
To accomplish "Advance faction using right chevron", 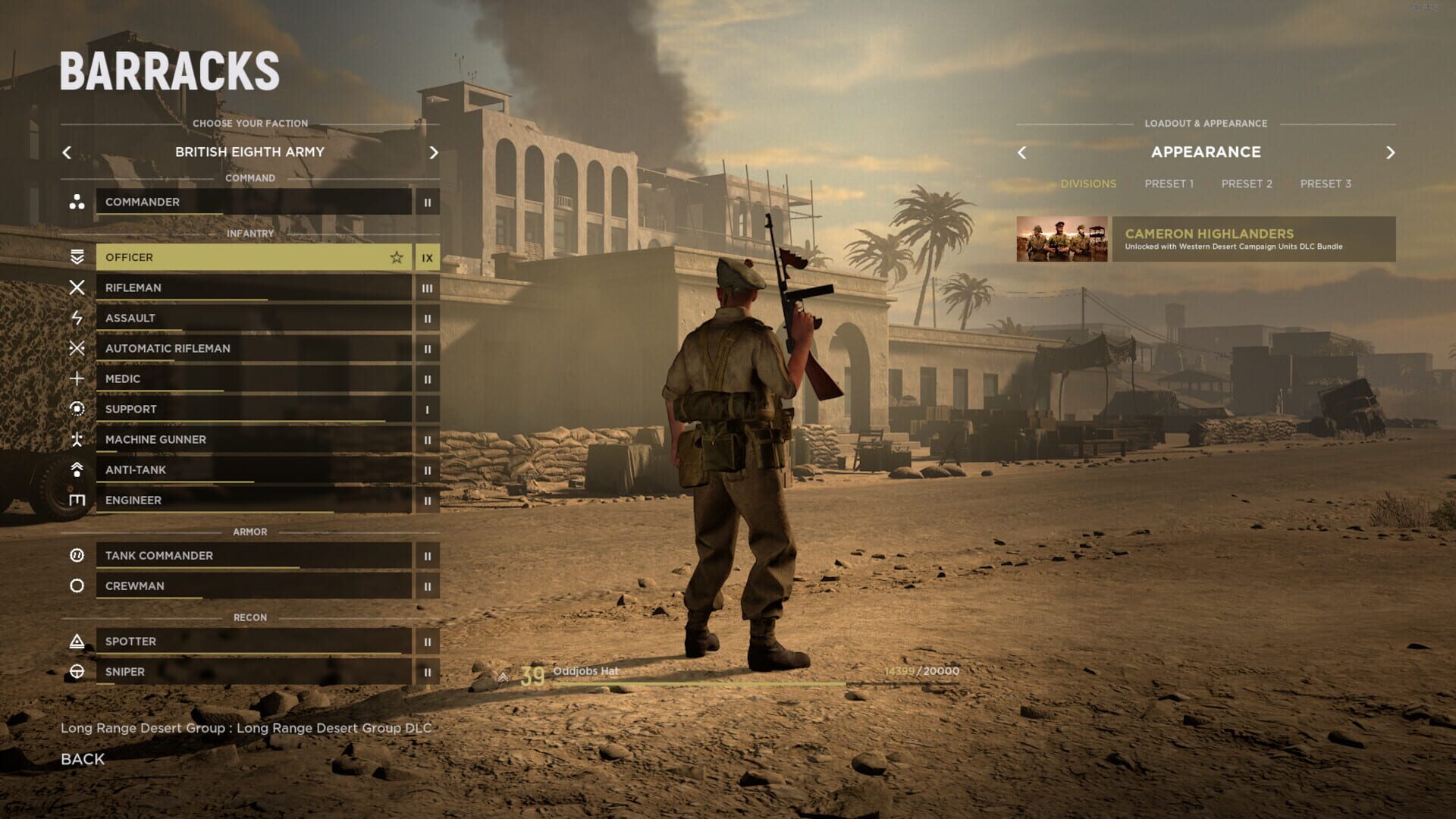I will pyautogui.click(x=434, y=152).
